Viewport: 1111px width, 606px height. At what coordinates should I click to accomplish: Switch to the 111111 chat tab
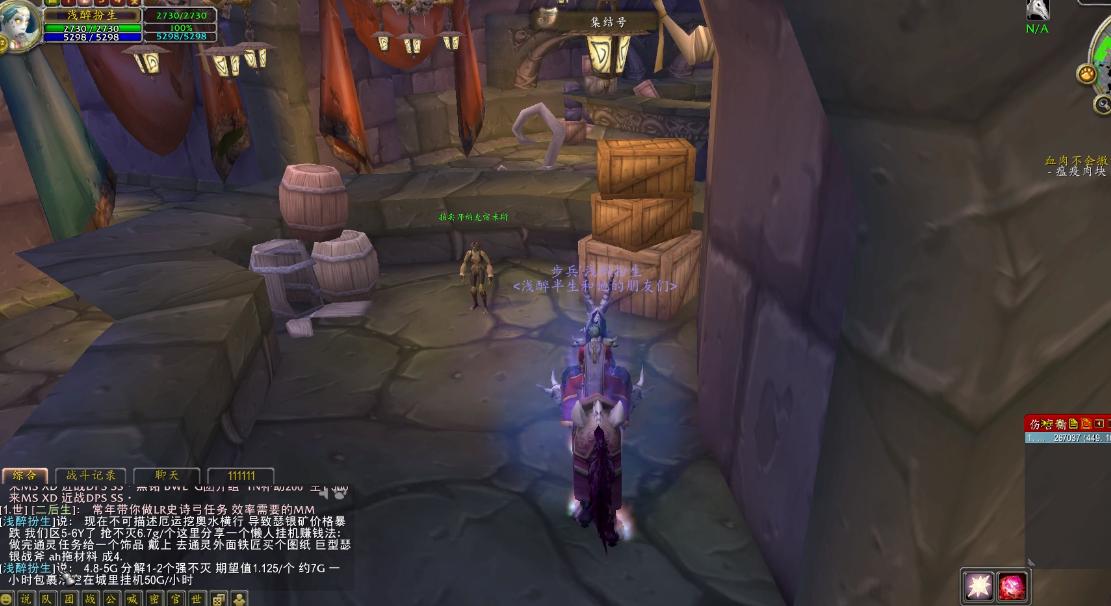pos(240,476)
